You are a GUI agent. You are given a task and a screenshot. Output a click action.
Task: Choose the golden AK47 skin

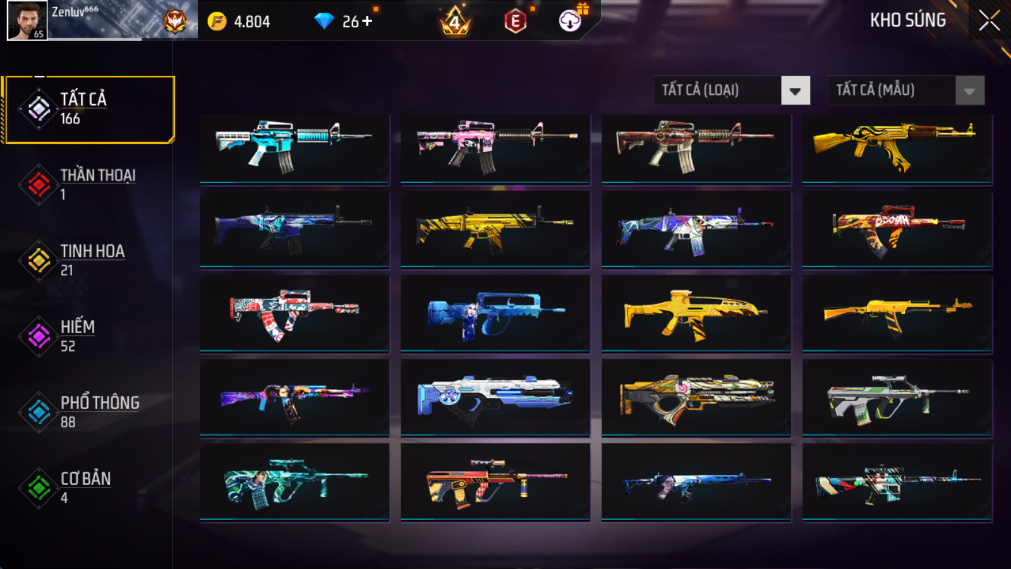pos(897,147)
